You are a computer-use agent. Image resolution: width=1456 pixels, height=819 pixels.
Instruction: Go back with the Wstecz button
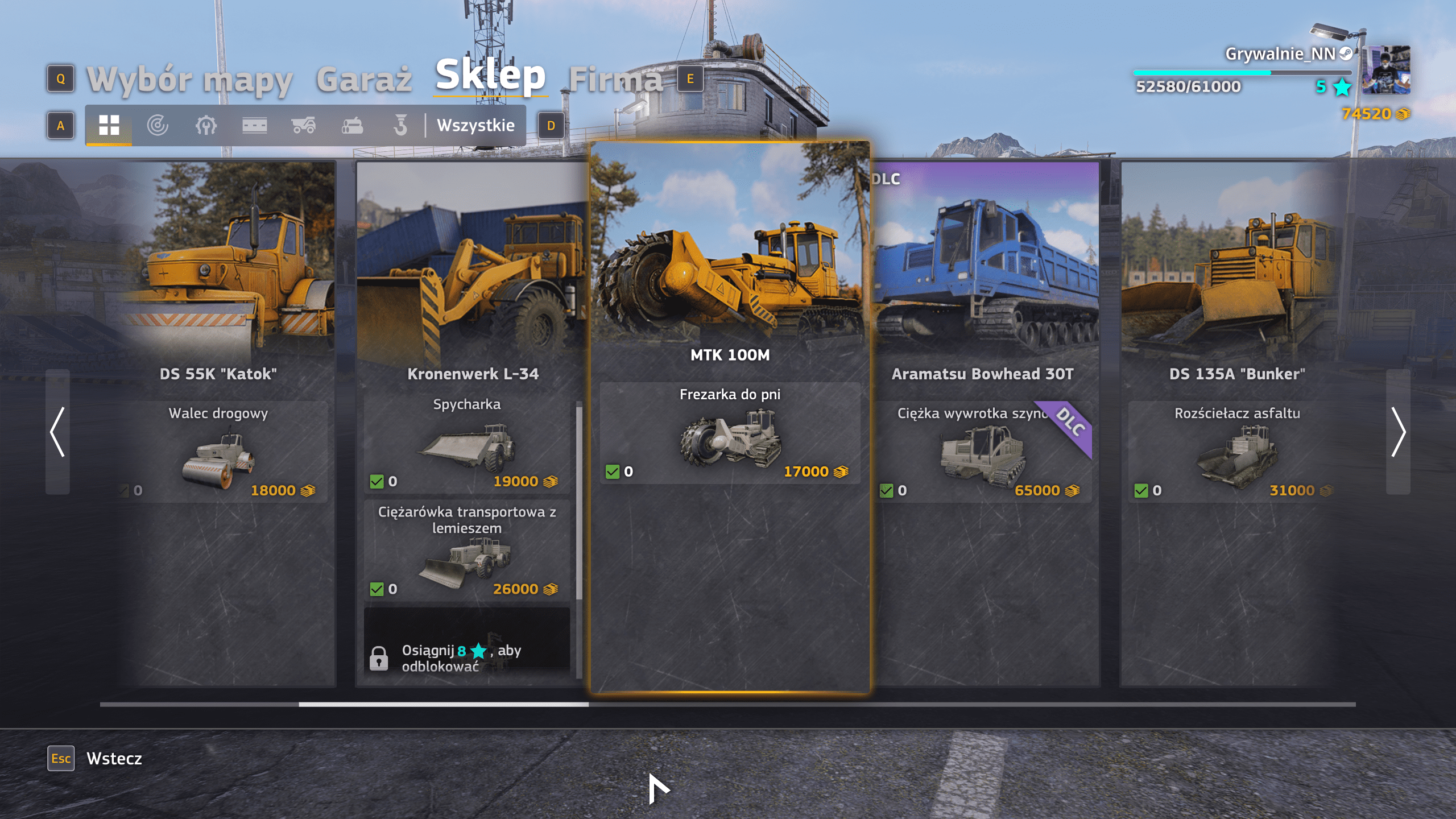click(x=114, y=758)
